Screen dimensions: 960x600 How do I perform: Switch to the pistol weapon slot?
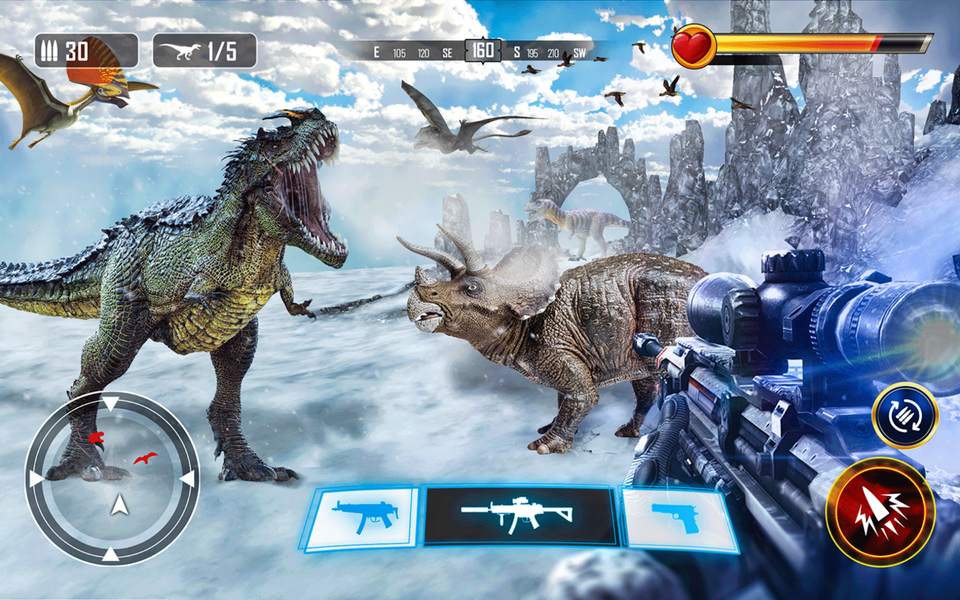(x=676, y=517)
